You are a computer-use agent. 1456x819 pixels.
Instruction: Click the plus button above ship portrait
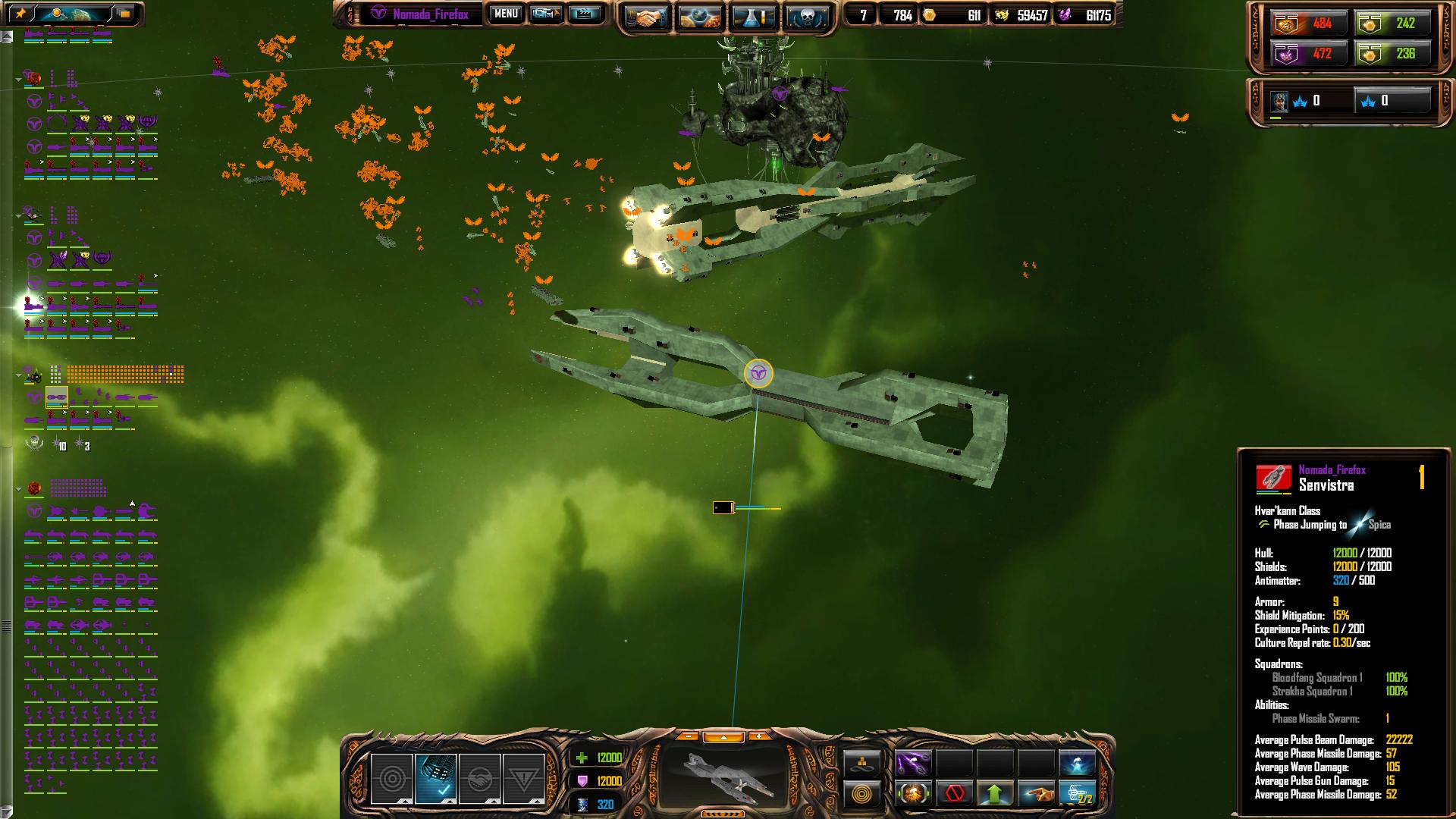758,736
